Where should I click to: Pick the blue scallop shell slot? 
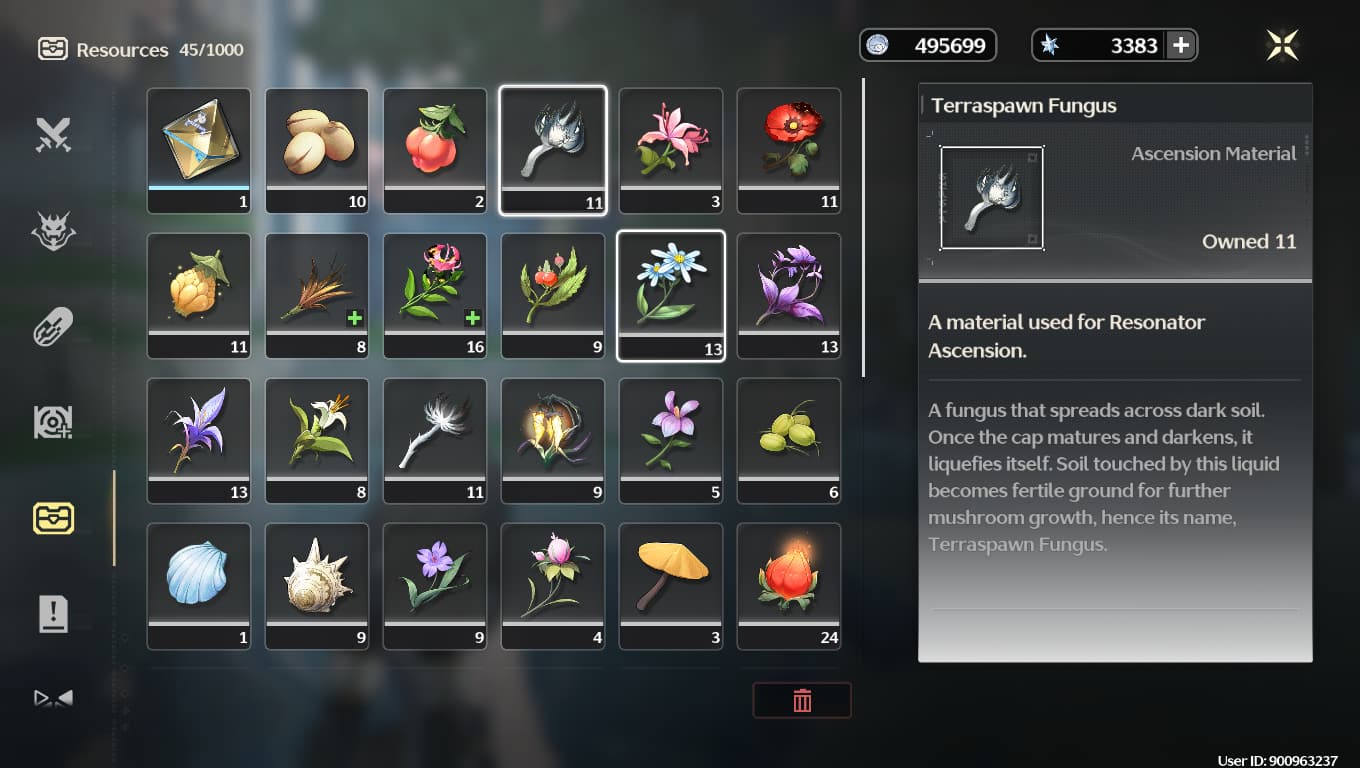(199, 585)
